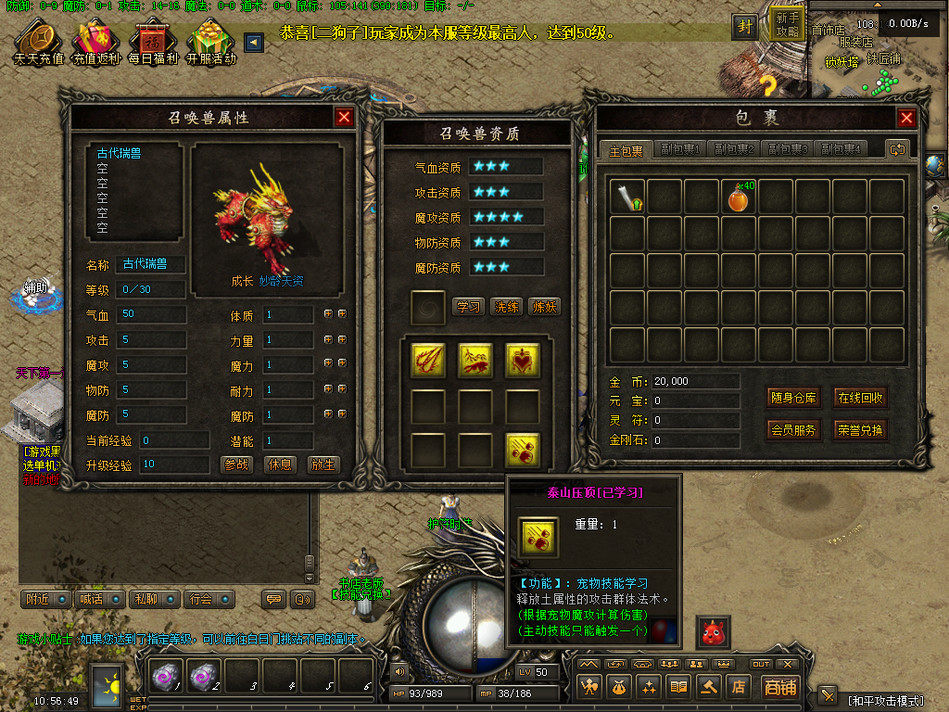Select the 泰山压顶 pet skill icon
This screenshot has width=949, height=712.
point(522,451)
